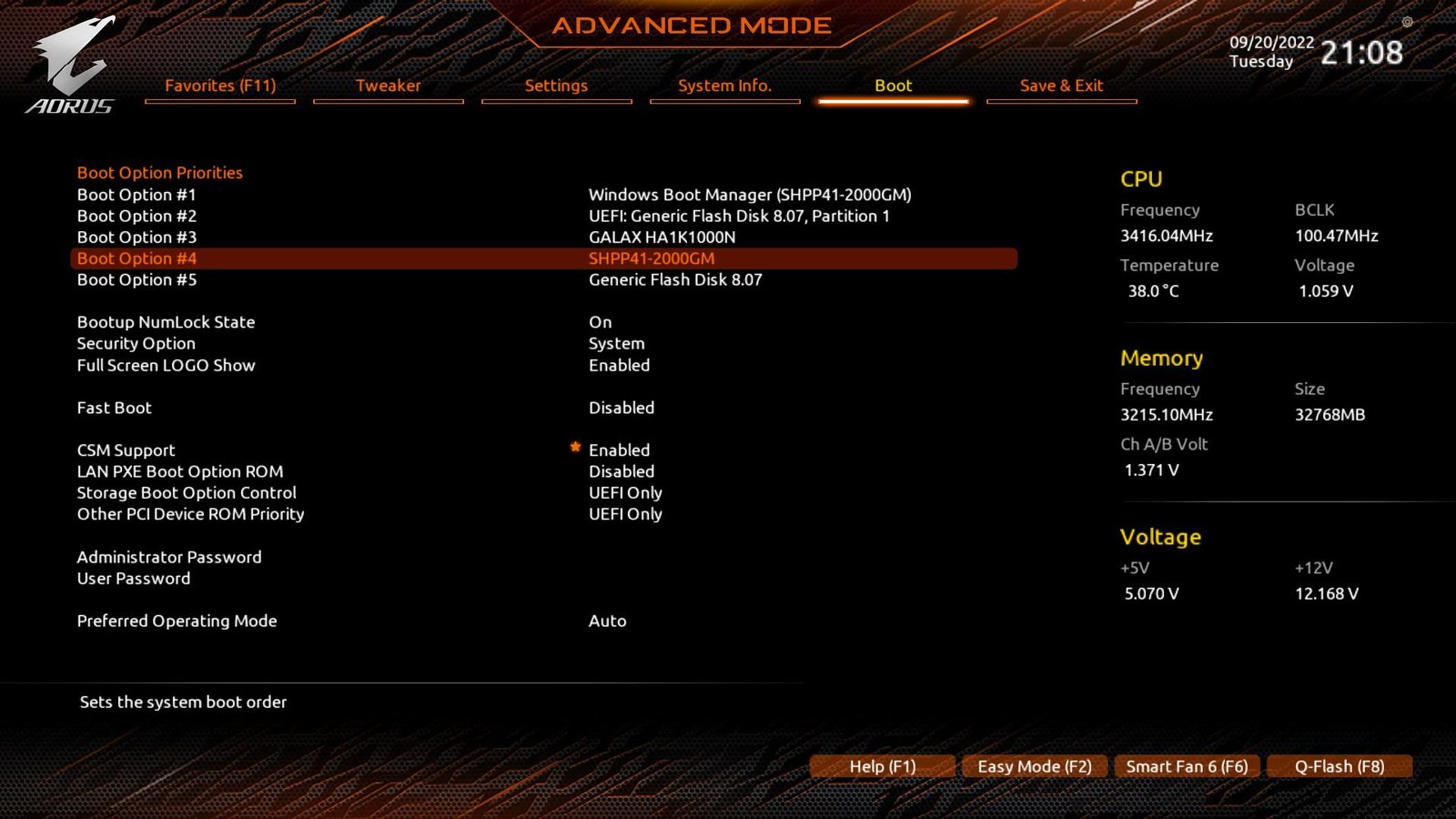Switch to Easy Mode
1456x819 pixels.
click(1034, 765)
